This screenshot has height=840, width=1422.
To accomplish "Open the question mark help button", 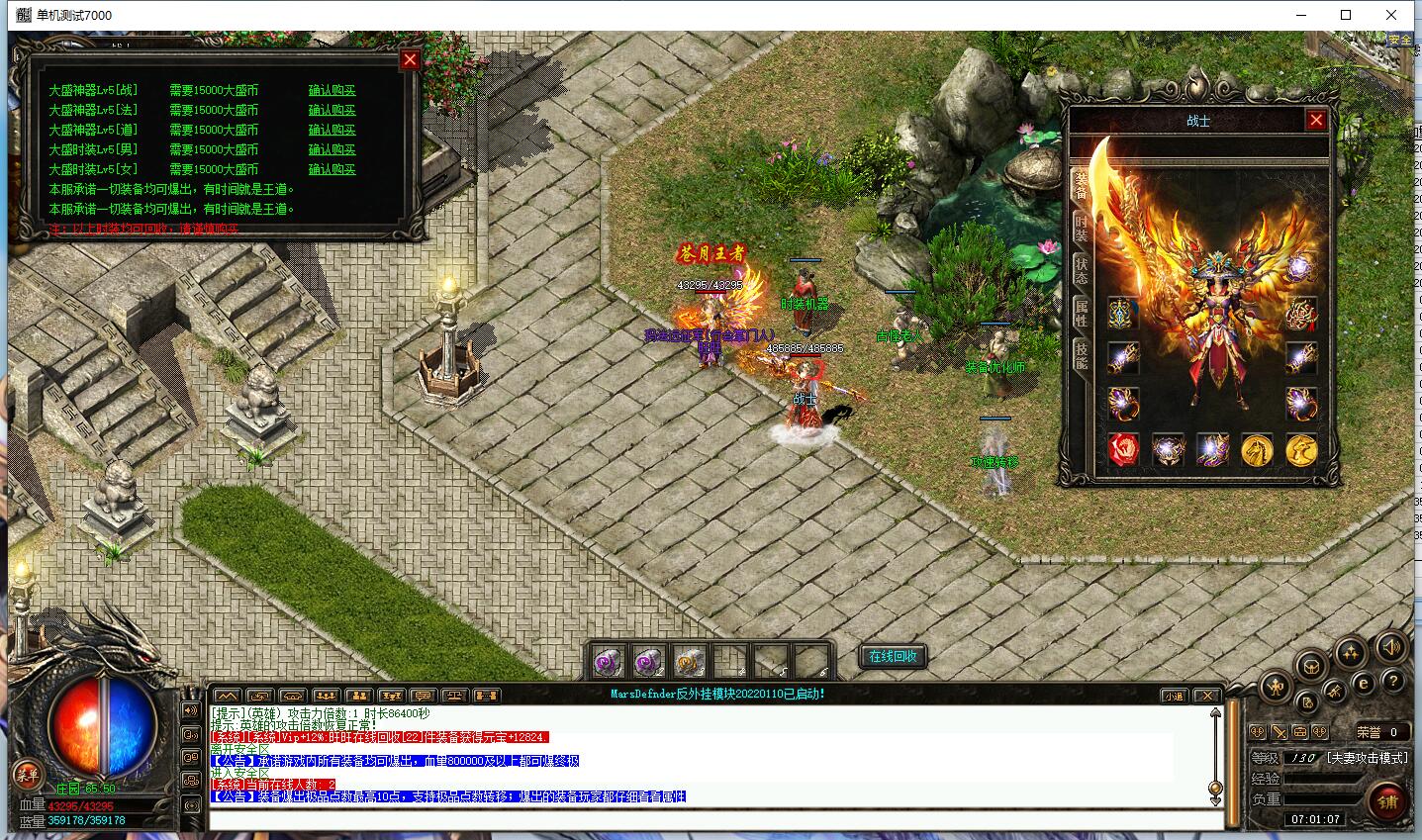I will (x=1392, y=682).
